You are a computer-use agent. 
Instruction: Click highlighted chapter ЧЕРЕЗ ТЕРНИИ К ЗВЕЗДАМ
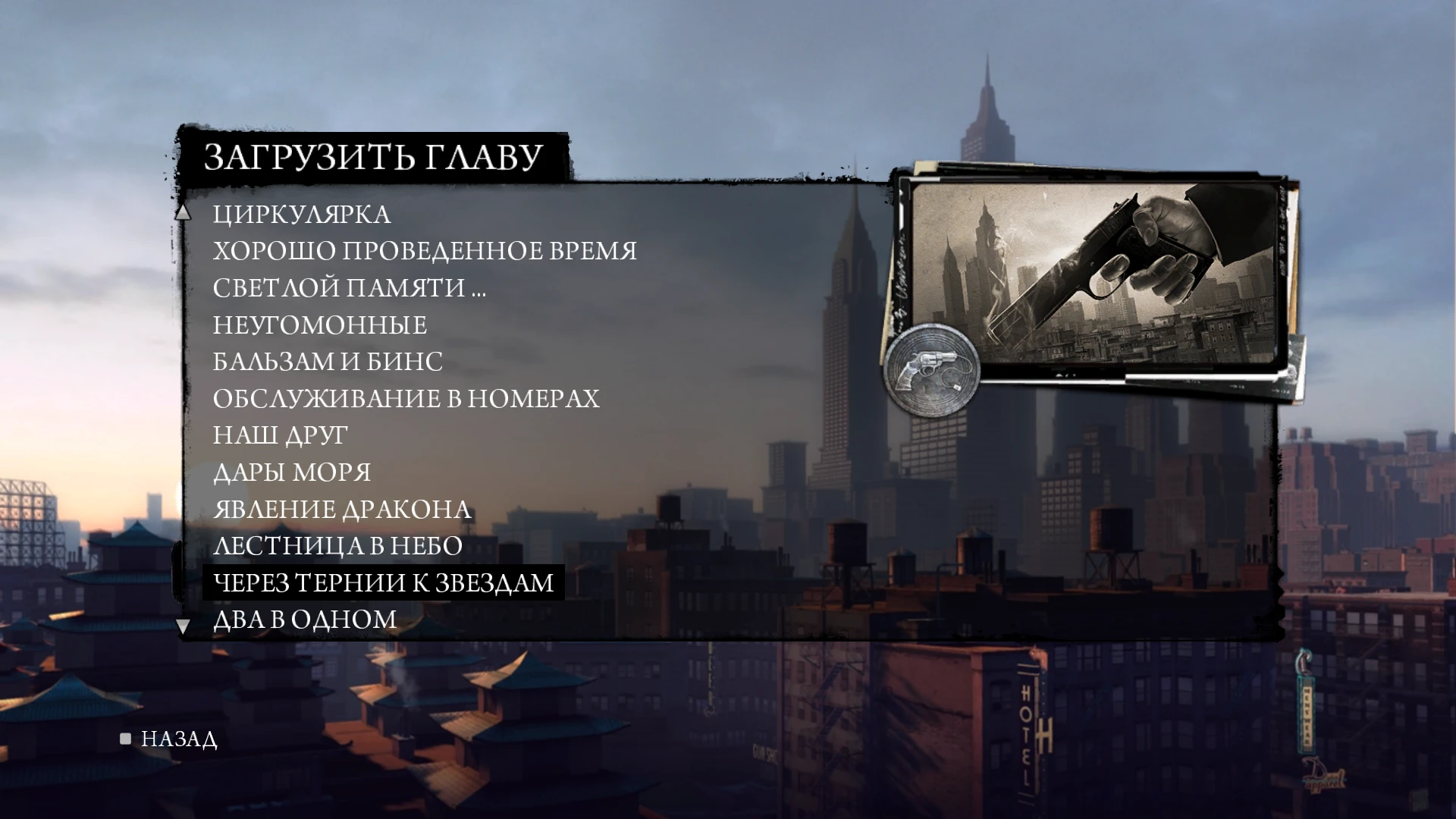tap(383, 582)
